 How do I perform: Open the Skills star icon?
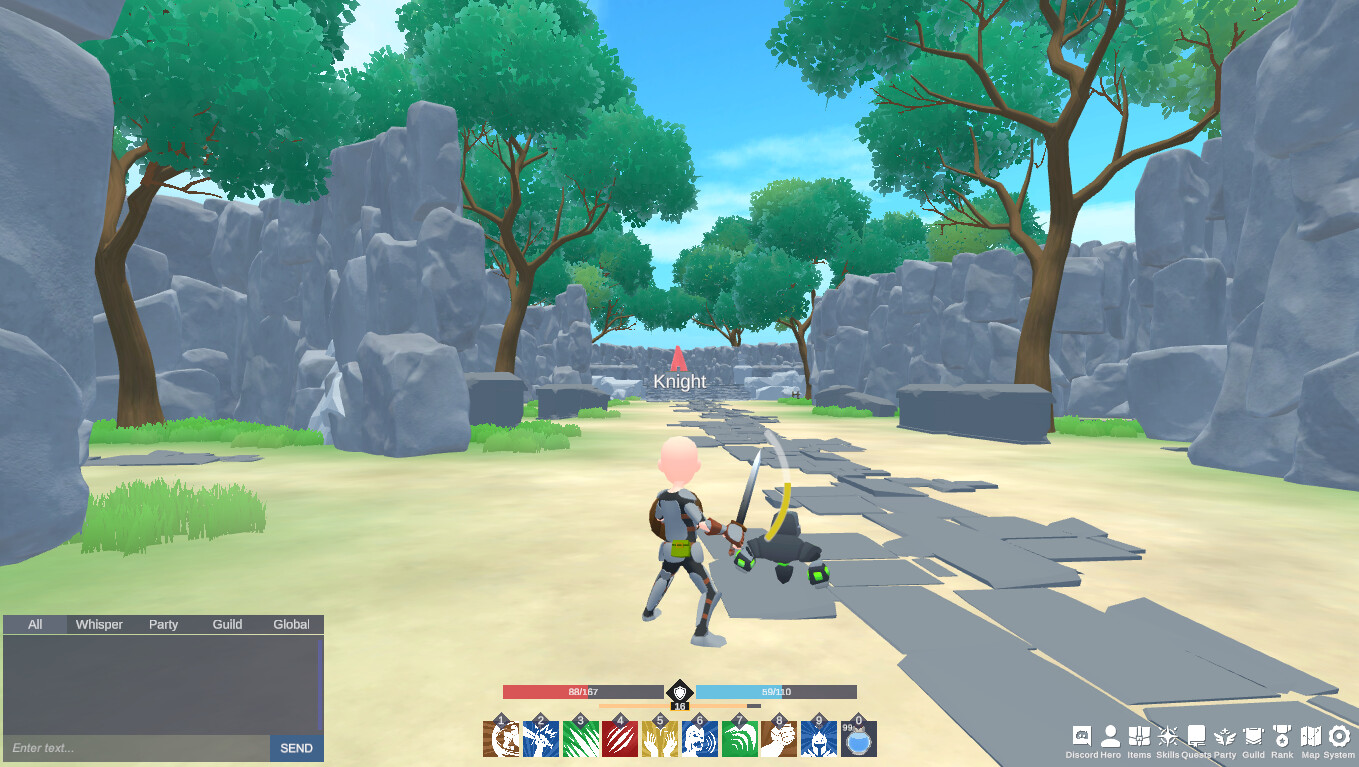pos(1167,736)
